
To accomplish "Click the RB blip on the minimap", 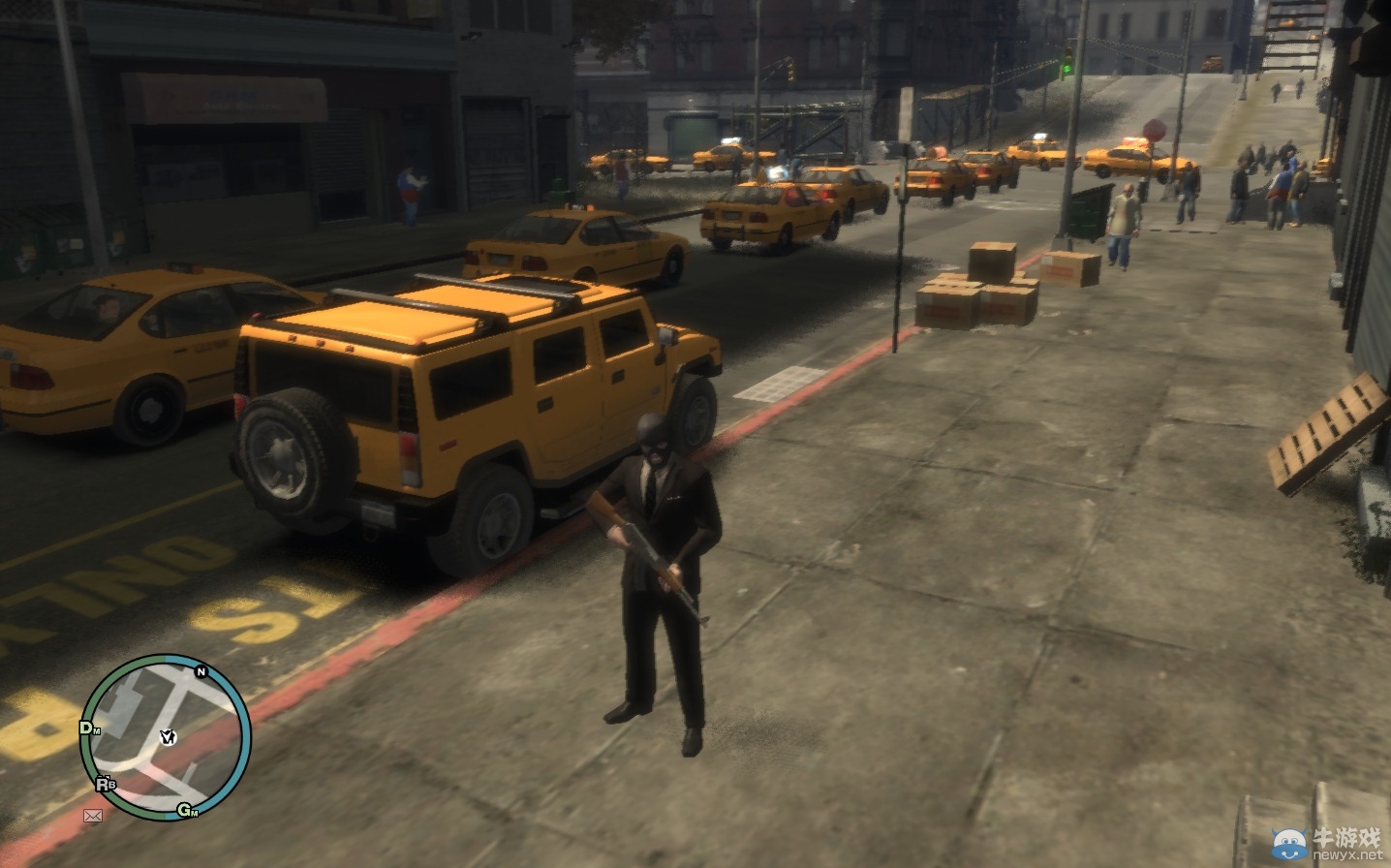I will coord(103,785).
